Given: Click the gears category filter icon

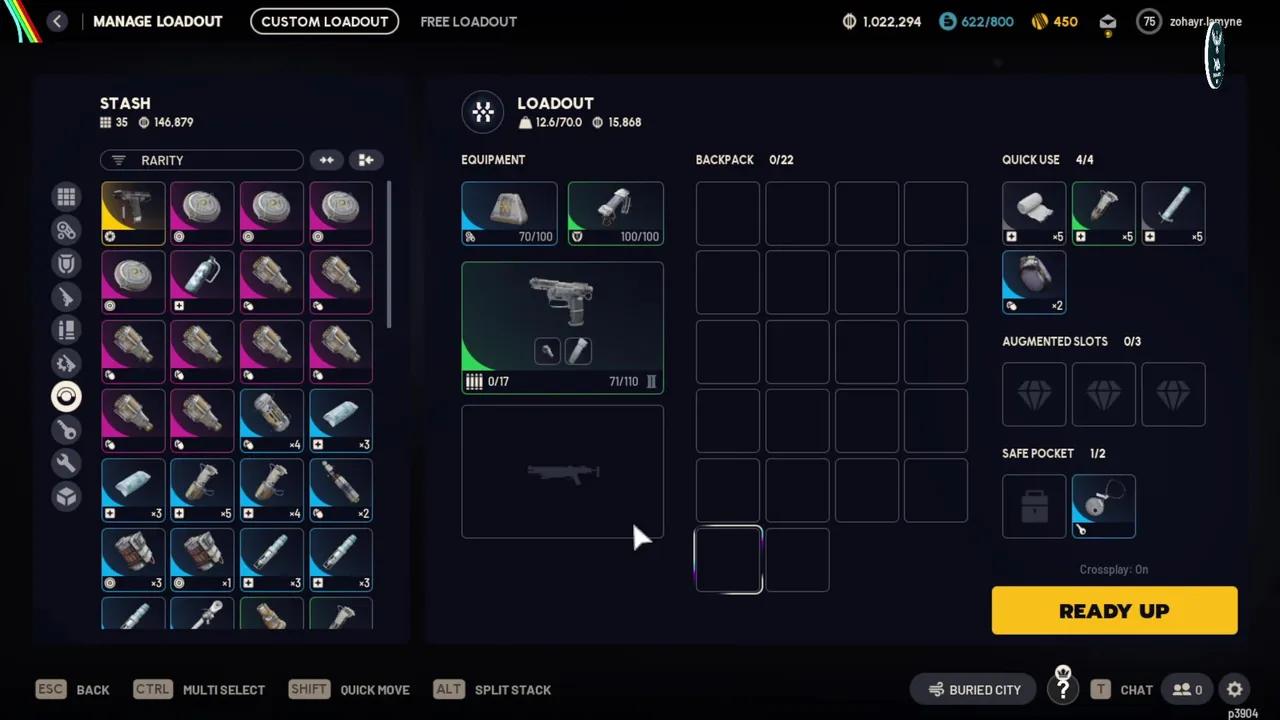Looking at the screenshot, I should click(66, 230).
